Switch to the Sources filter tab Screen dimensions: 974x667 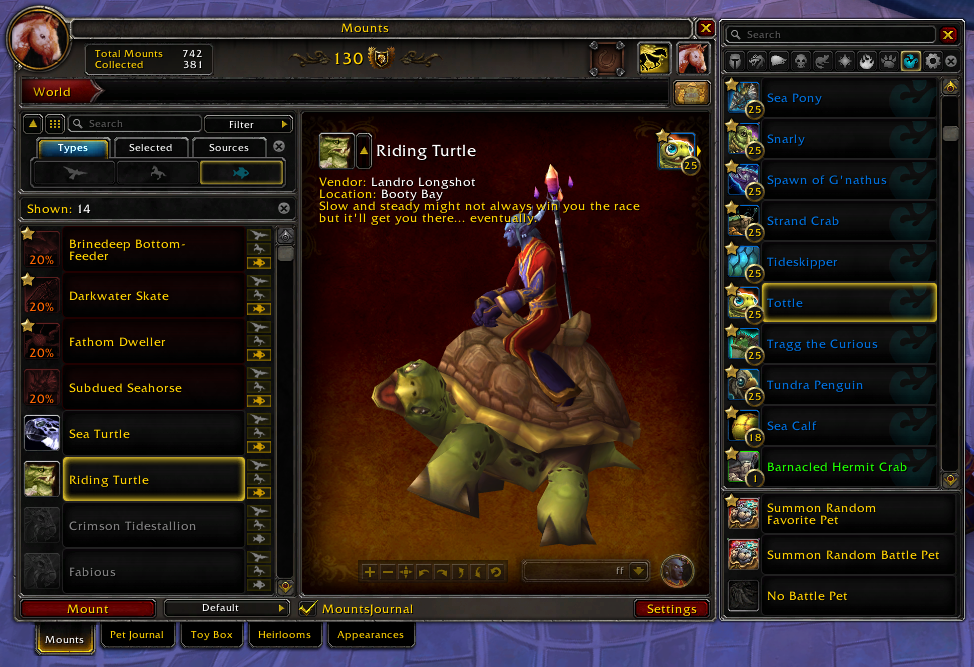pyautogui.click(x=229, y=148)
